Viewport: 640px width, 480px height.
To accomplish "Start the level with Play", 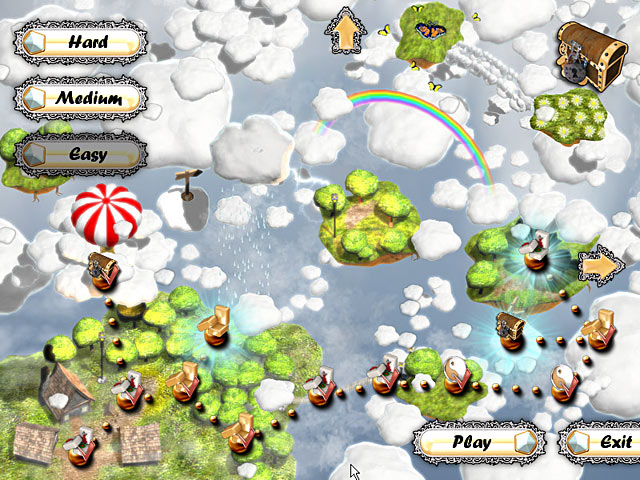I will tap(480, 441).
